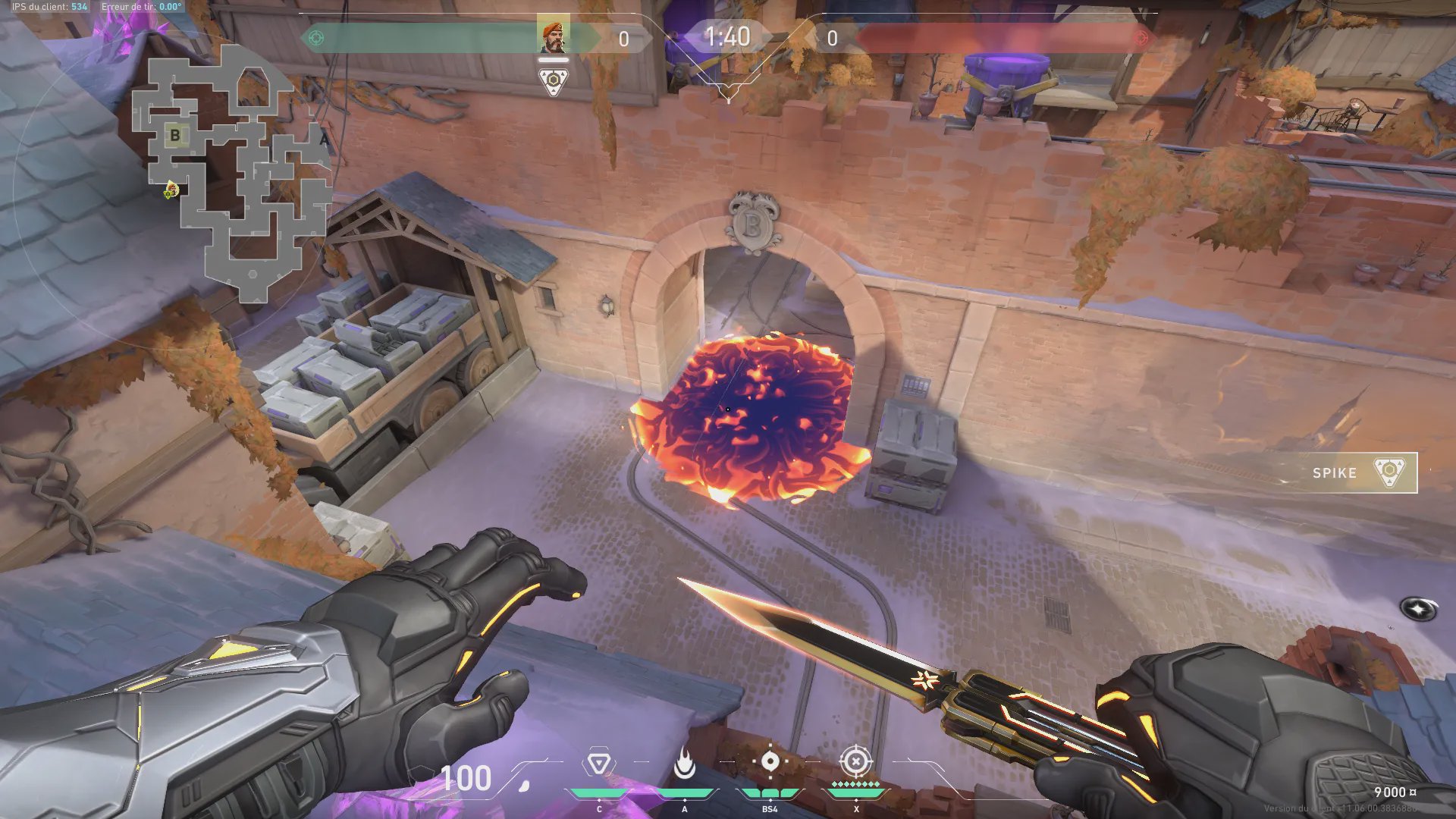Image resolution: width=1456 pixels, height=819 pixels.
Task: Click the B site label on the minimap
Action: (175, 136)
